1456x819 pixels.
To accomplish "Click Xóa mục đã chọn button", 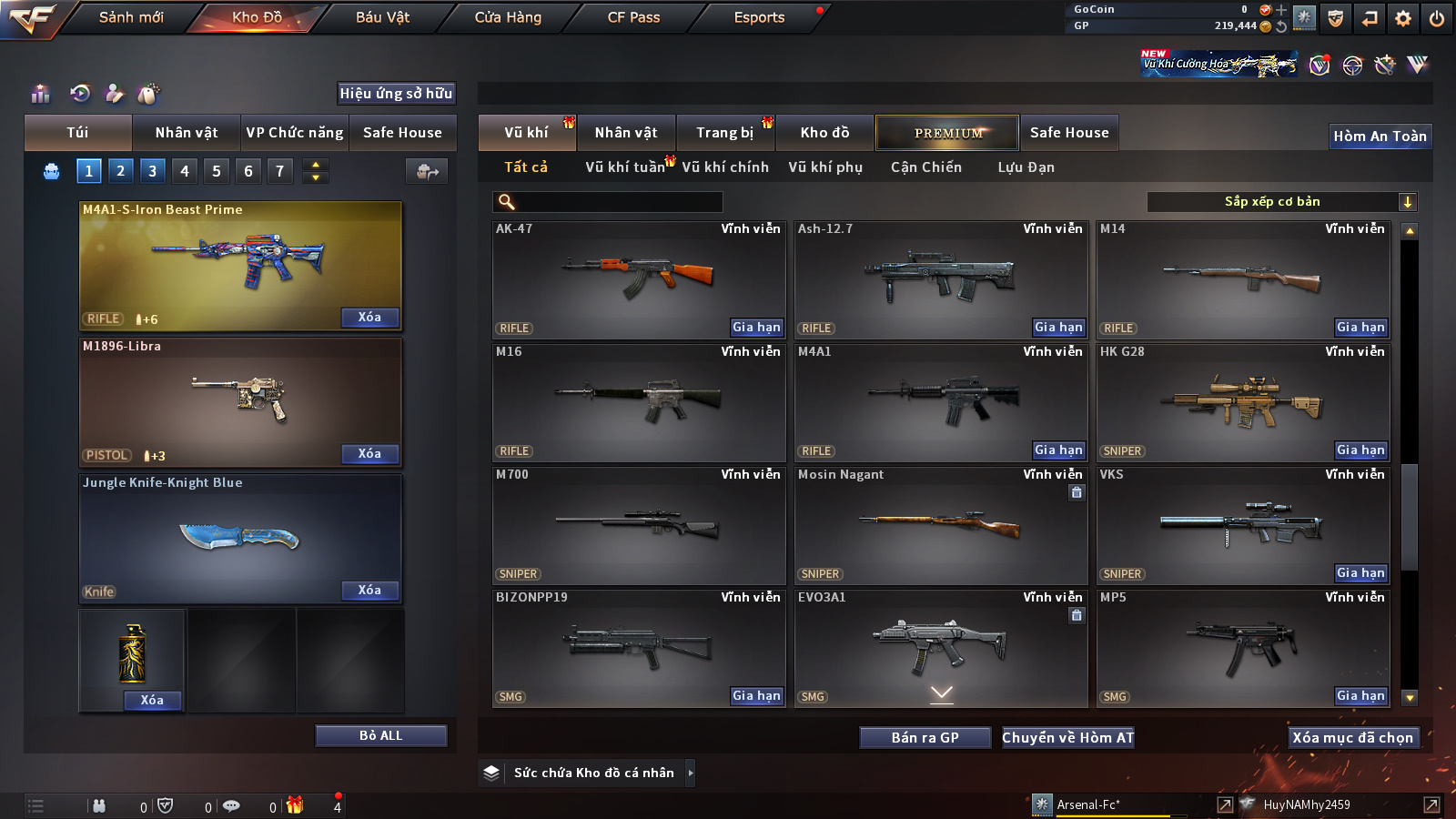I will coord(1353,738).
